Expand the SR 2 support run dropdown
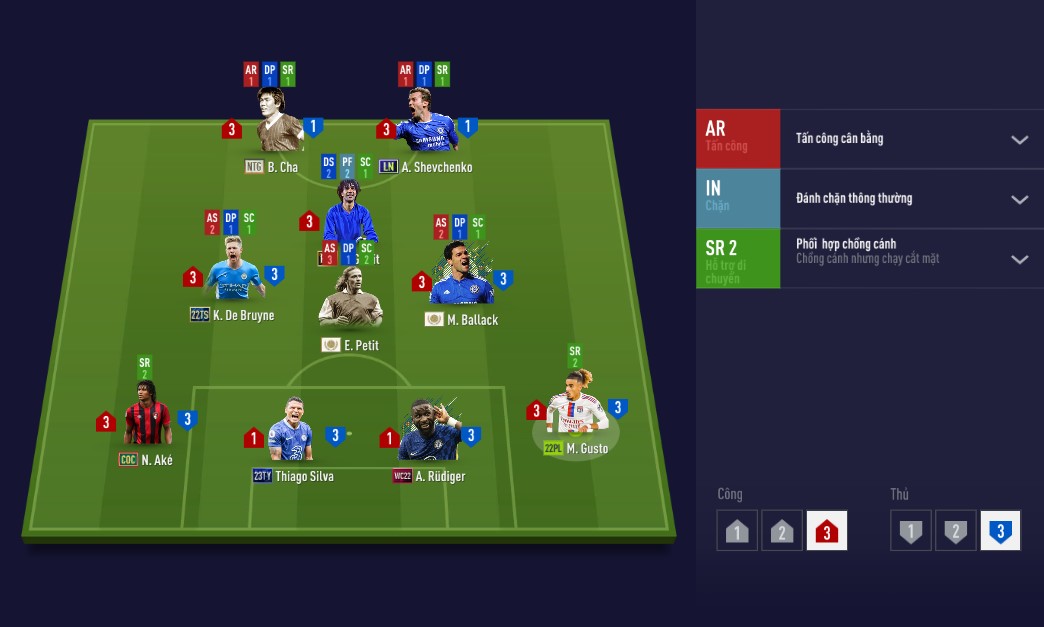 1019,259
